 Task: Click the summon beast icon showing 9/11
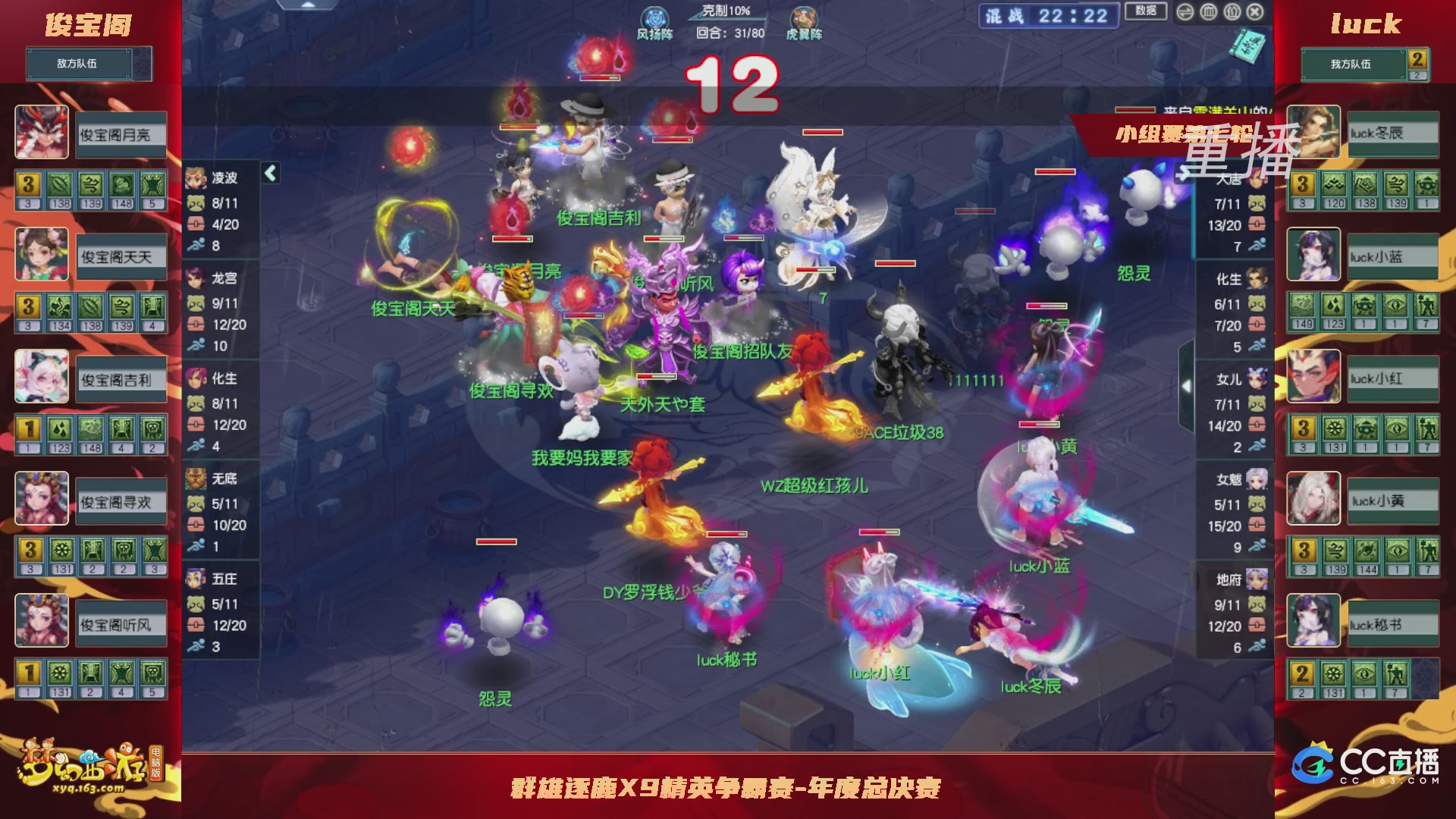tap(196, 304)
